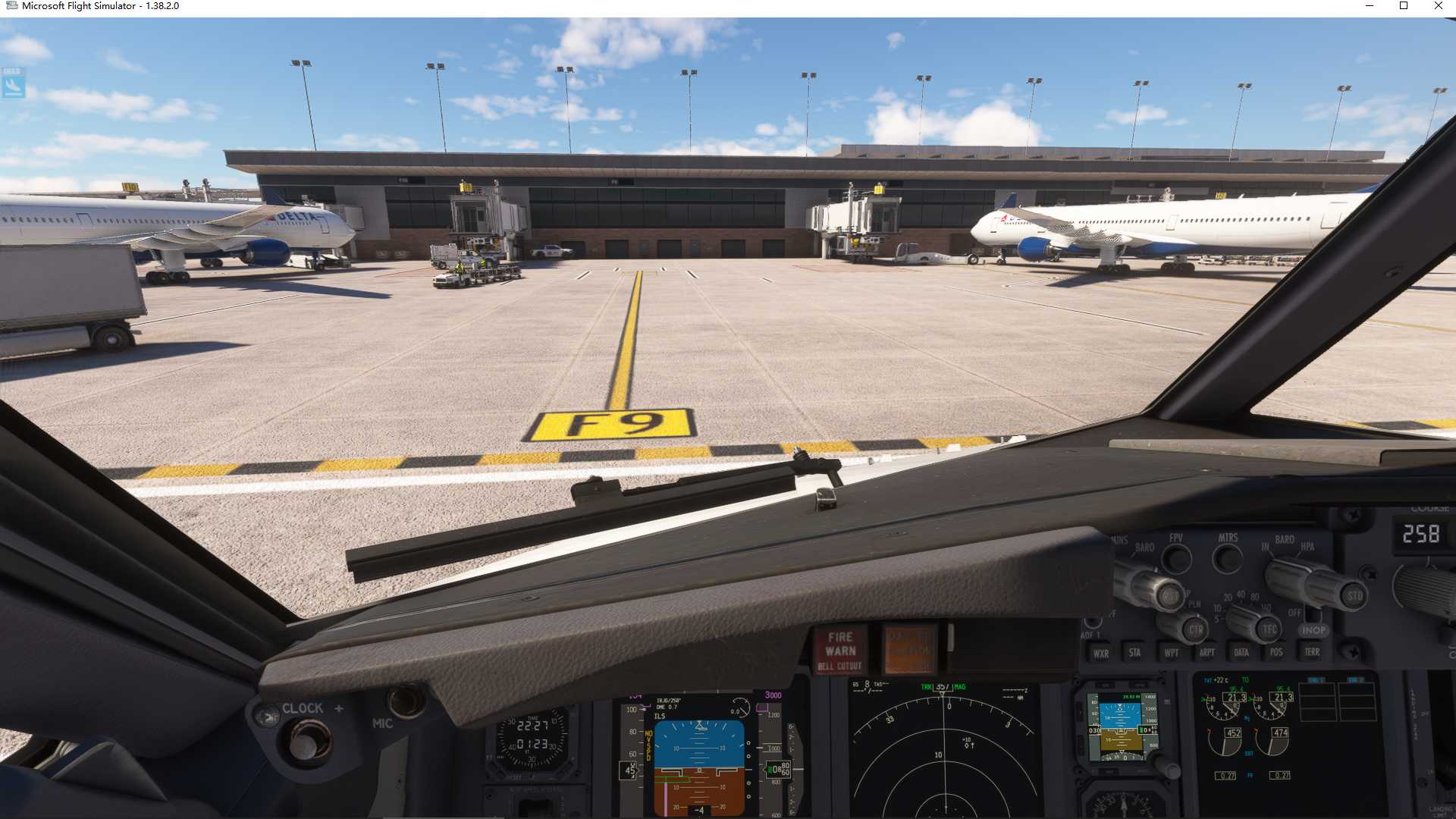This screenshot has height=819, width=1456.
Task: Enable ARPT airport symbols on the map
Action: pos(1208,652)
